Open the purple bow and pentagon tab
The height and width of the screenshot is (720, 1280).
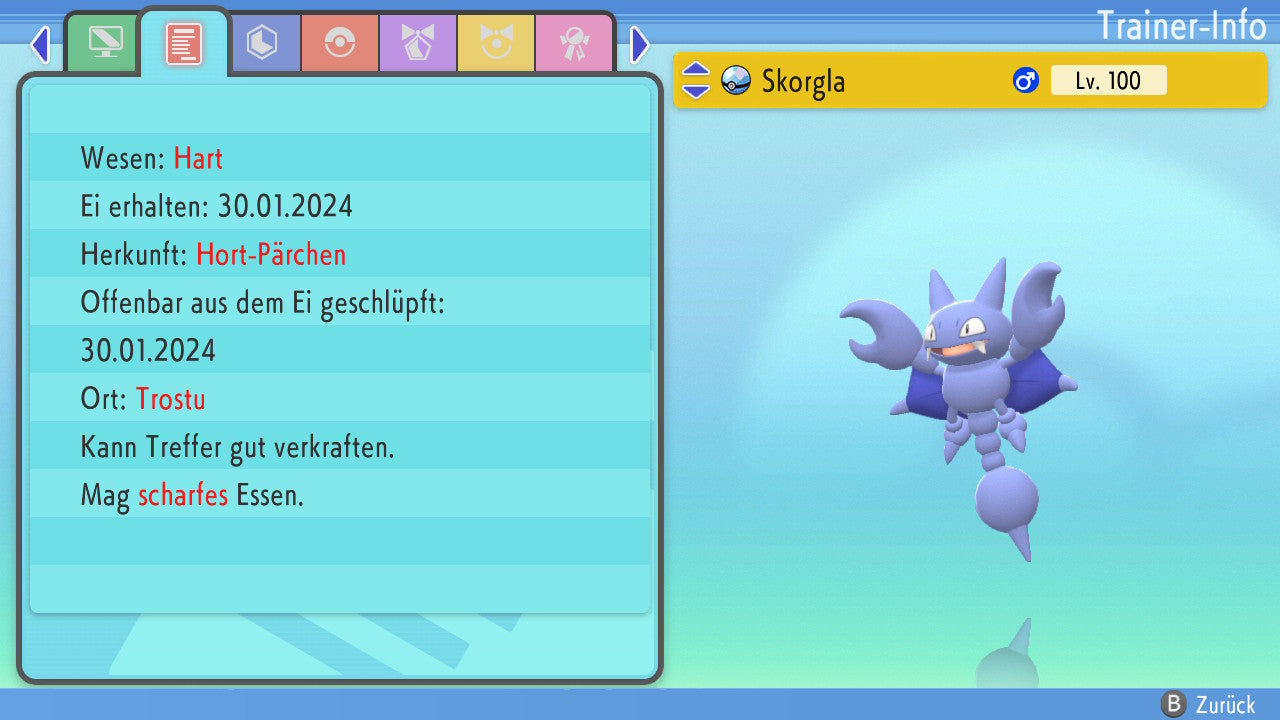(x=418, y=43)
